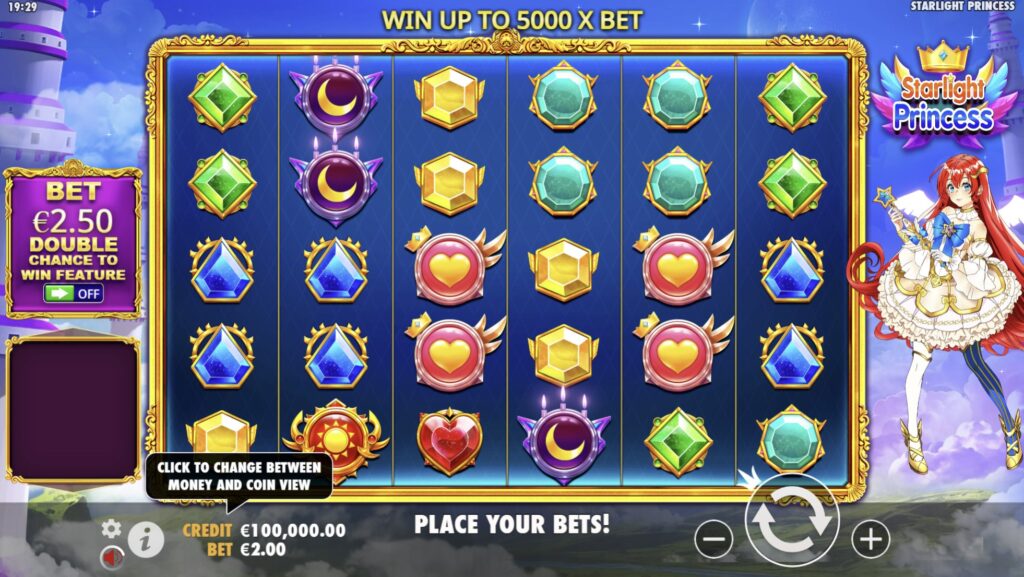Toggle the Double Chance to Win feature

tap(73, 294)
